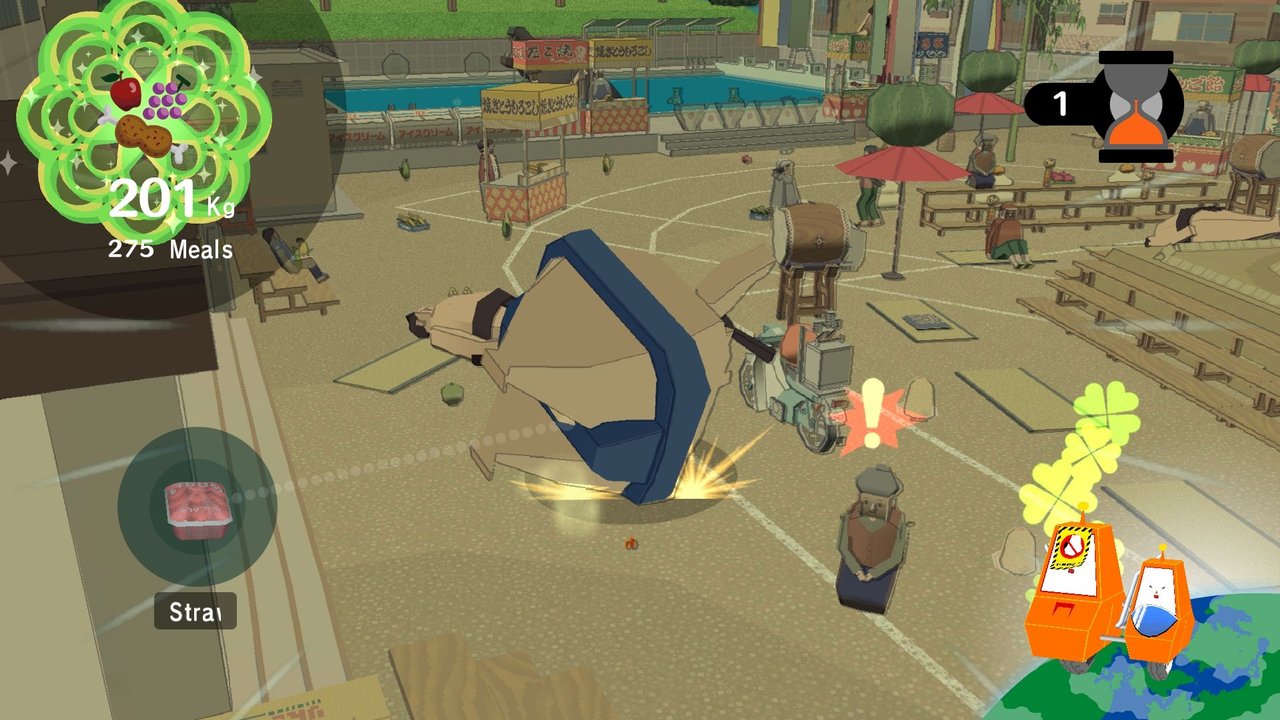Click the 275 Meals counter label
1280x720 pixels.
[169, 247]
